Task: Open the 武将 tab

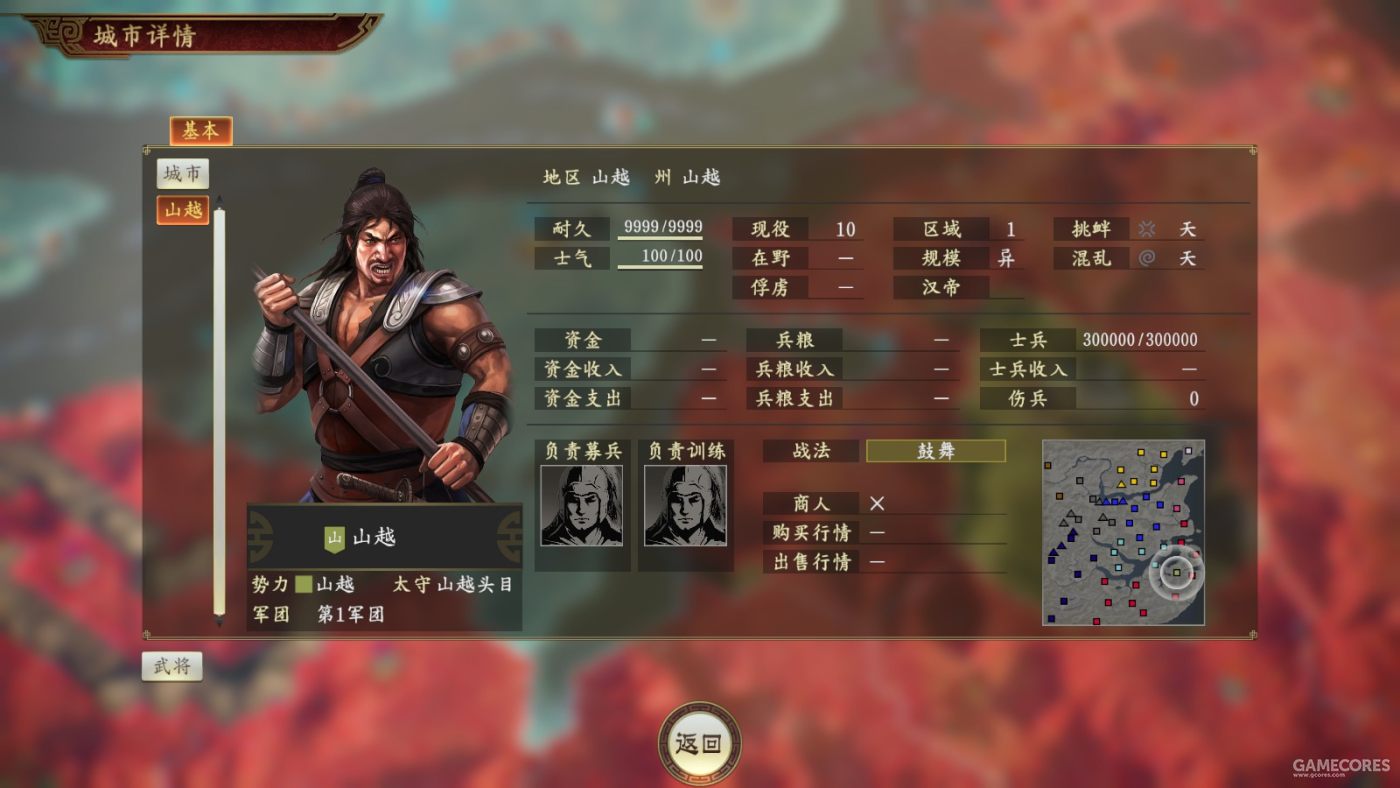Action: (172, 664)
